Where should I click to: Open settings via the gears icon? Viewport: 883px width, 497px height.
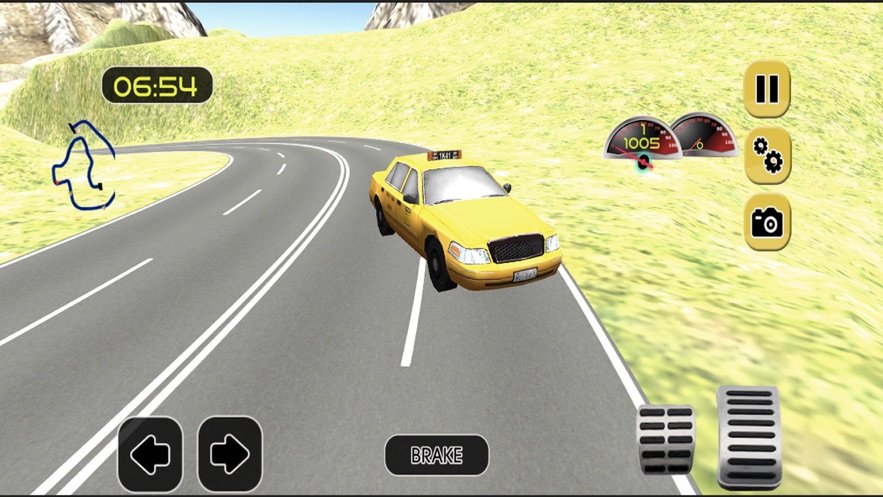[767, 155]
